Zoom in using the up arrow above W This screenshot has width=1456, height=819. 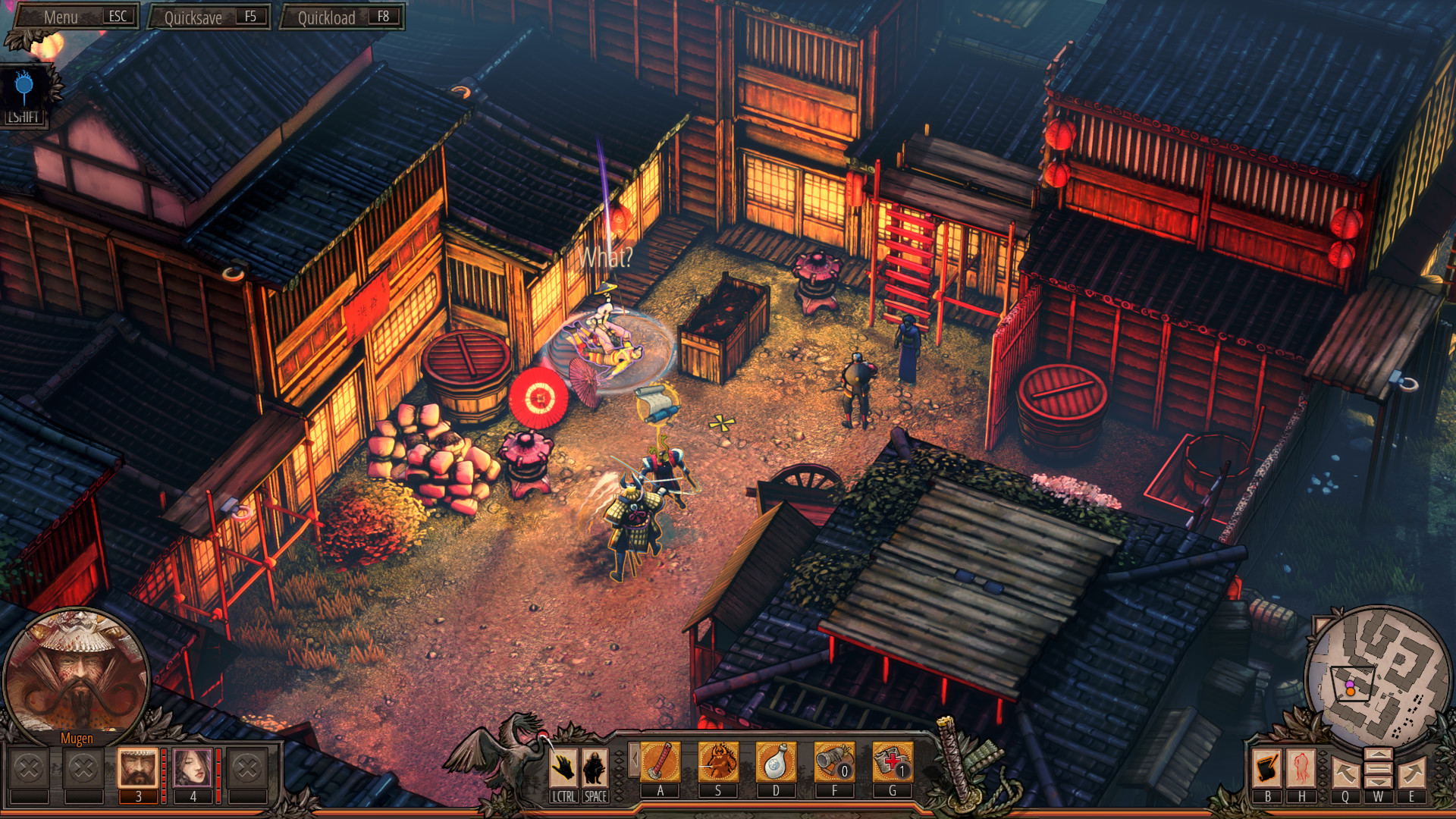1379,755
